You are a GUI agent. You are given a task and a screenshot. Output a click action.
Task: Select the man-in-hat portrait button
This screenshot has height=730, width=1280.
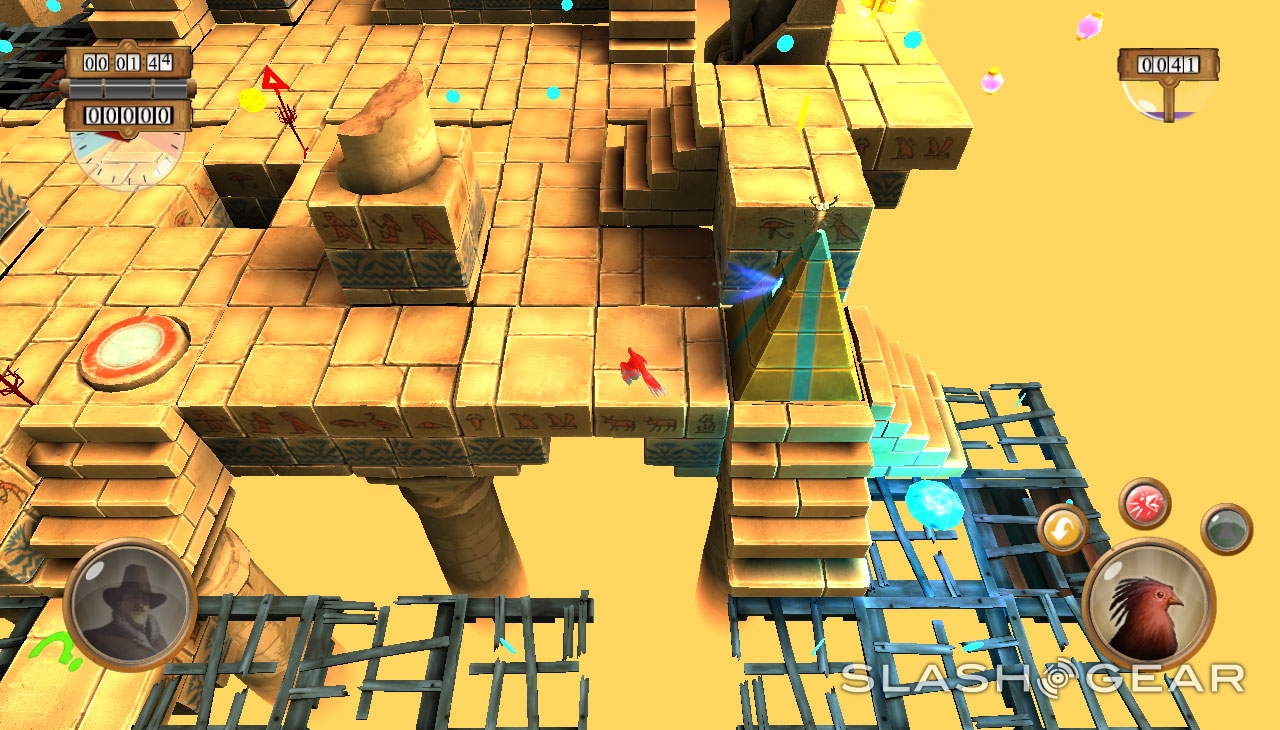tap(130, 604)
